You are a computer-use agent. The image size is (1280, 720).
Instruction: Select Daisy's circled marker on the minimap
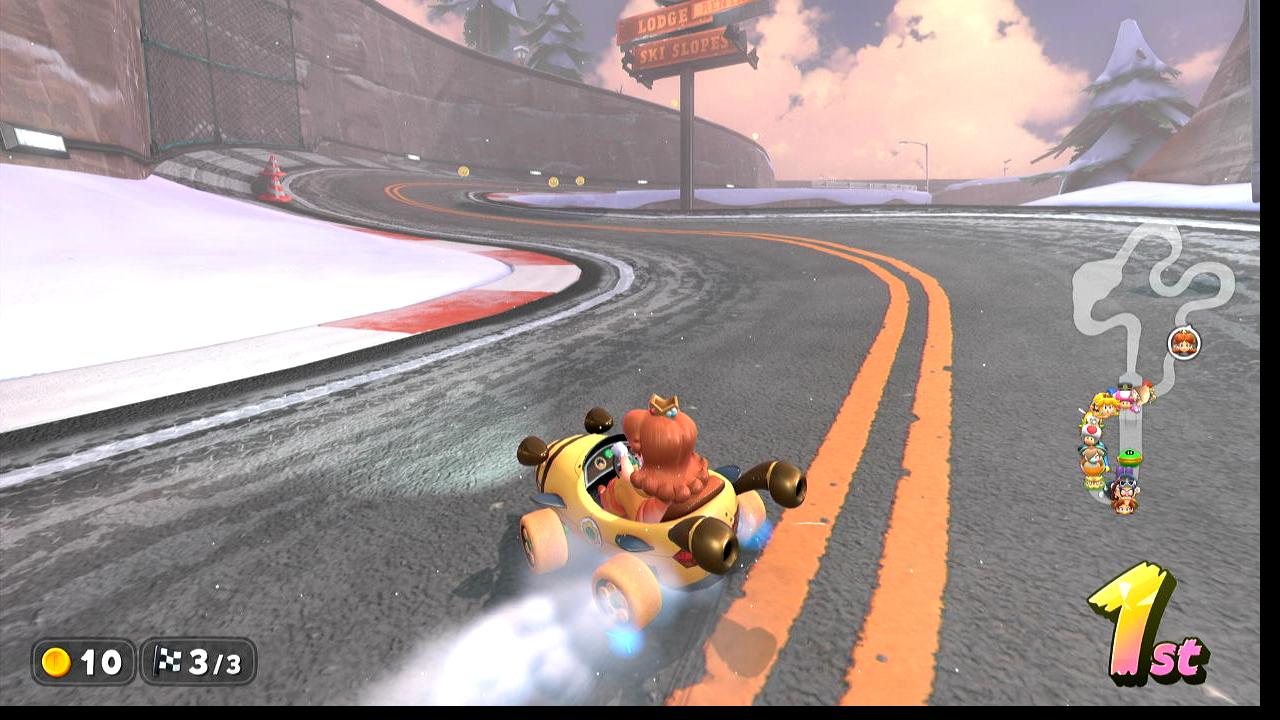(x=1183, y=343)
